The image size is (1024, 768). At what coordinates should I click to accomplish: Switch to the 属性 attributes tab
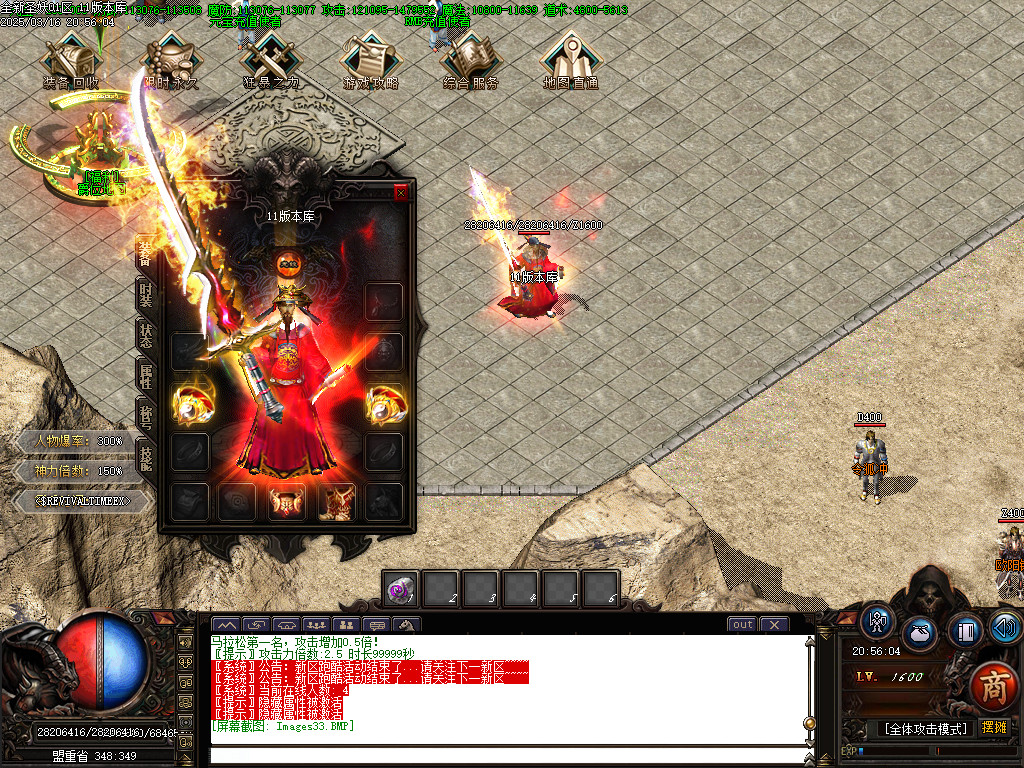(145, 376)
